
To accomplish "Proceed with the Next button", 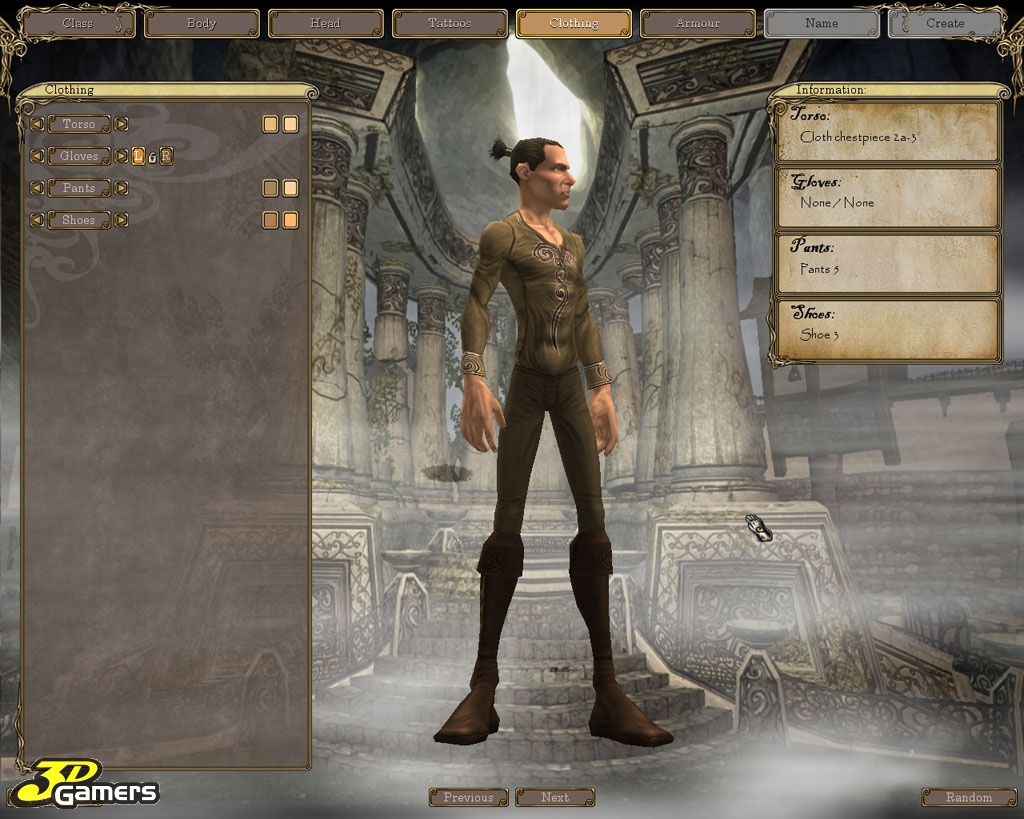I will tap(555, 797).
